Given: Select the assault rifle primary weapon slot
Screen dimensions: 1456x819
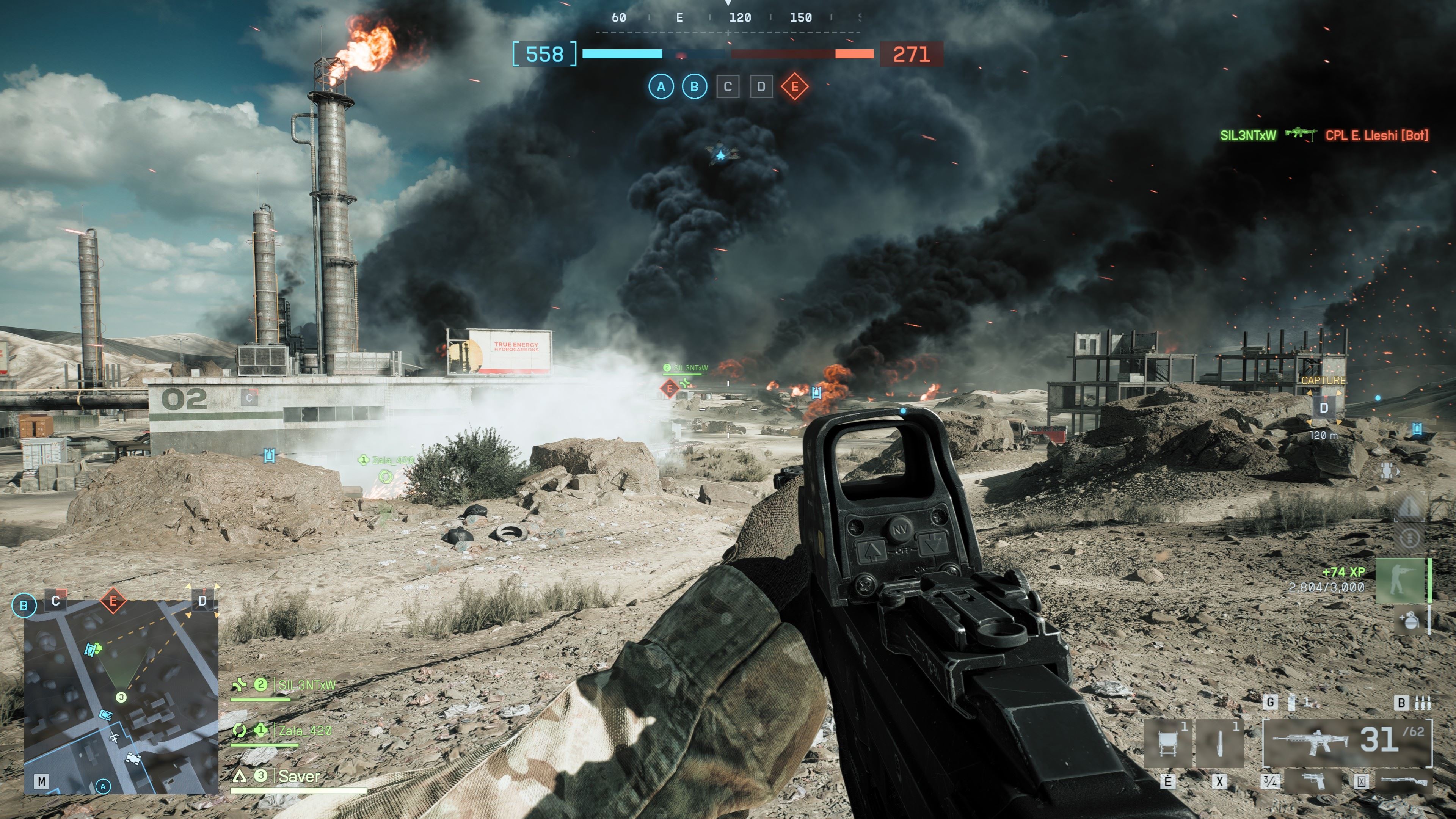Looking at the screenshot, I should [1348, 742].
